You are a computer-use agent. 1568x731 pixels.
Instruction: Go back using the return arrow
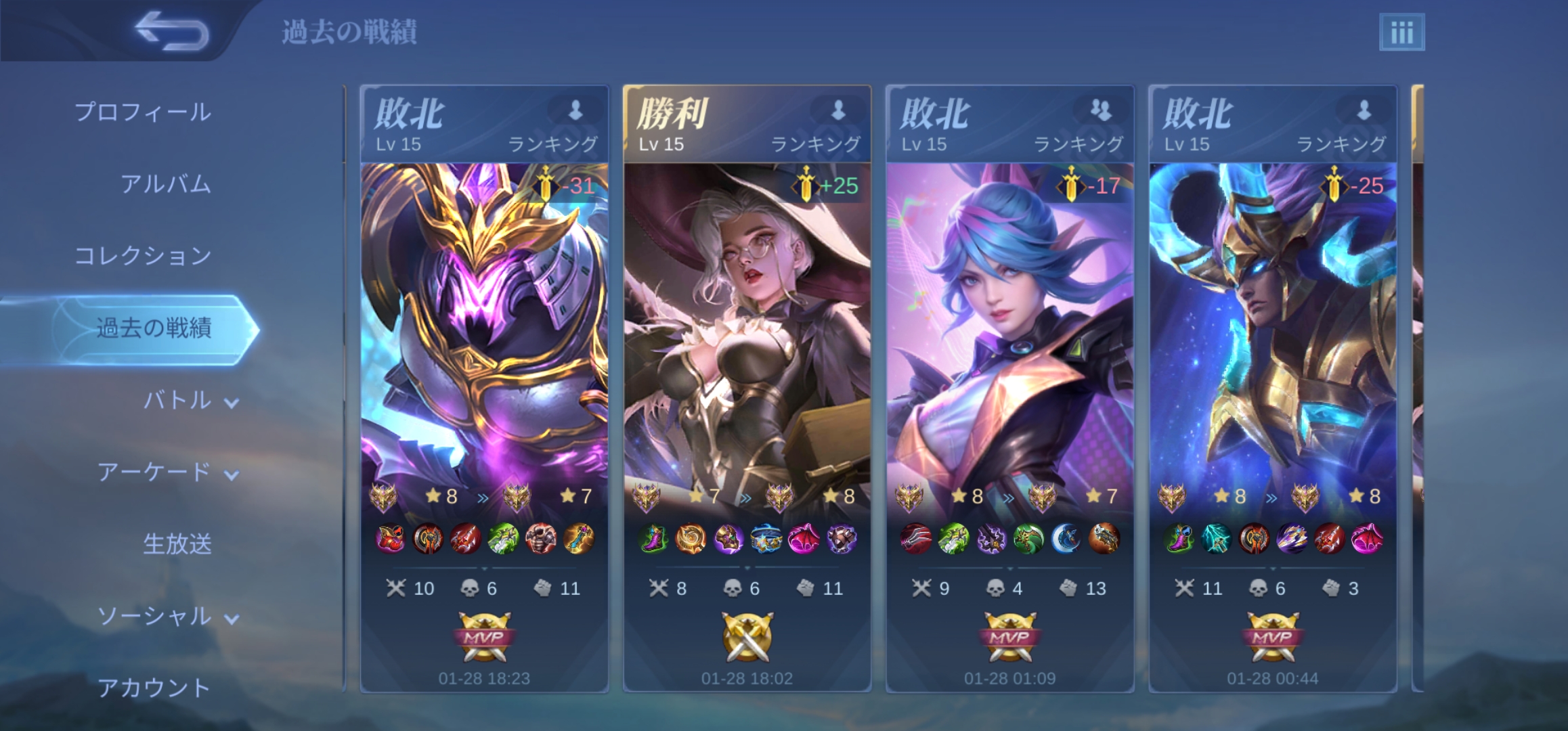point(171,30)
